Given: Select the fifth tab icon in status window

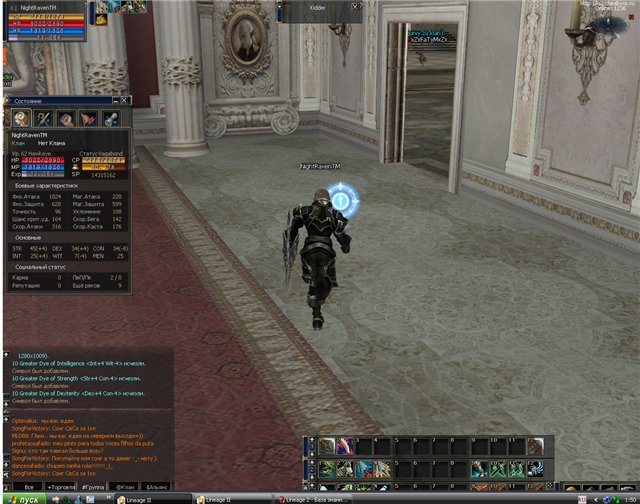Looking at the screenshot, I should (x=110, y=118).
